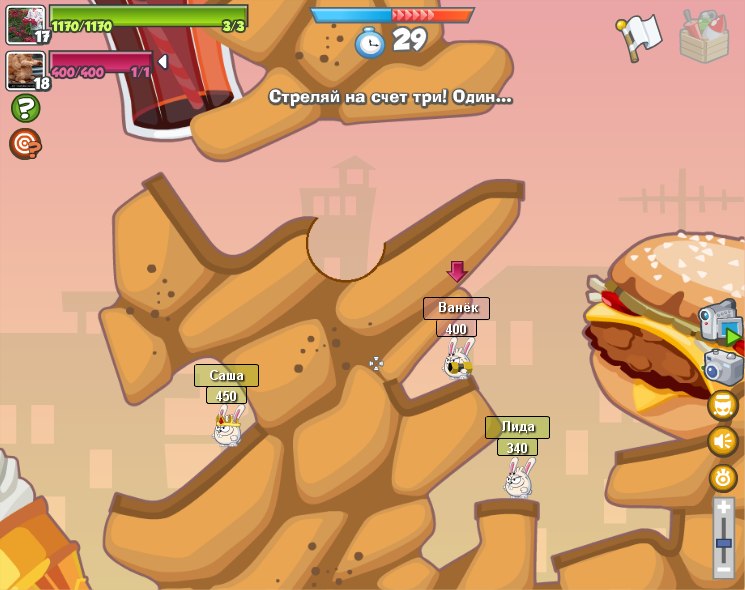
Task: Select the level 18 player avatar
Action: click(25, 70)
